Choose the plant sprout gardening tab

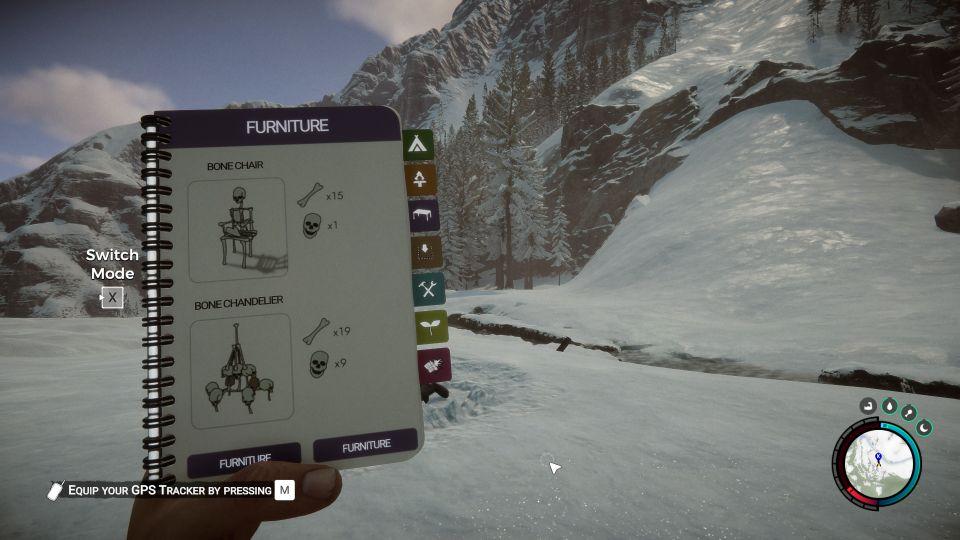pyautogui.click(x=432, y=327)
